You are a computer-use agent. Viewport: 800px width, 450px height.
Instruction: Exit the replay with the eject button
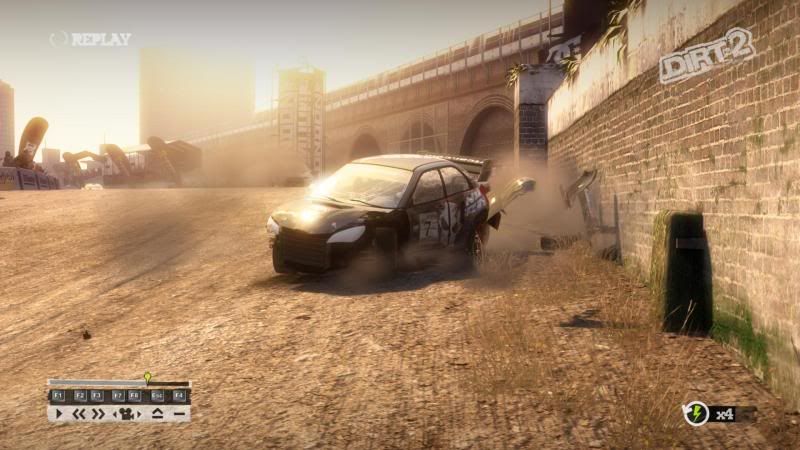[157, 413]
